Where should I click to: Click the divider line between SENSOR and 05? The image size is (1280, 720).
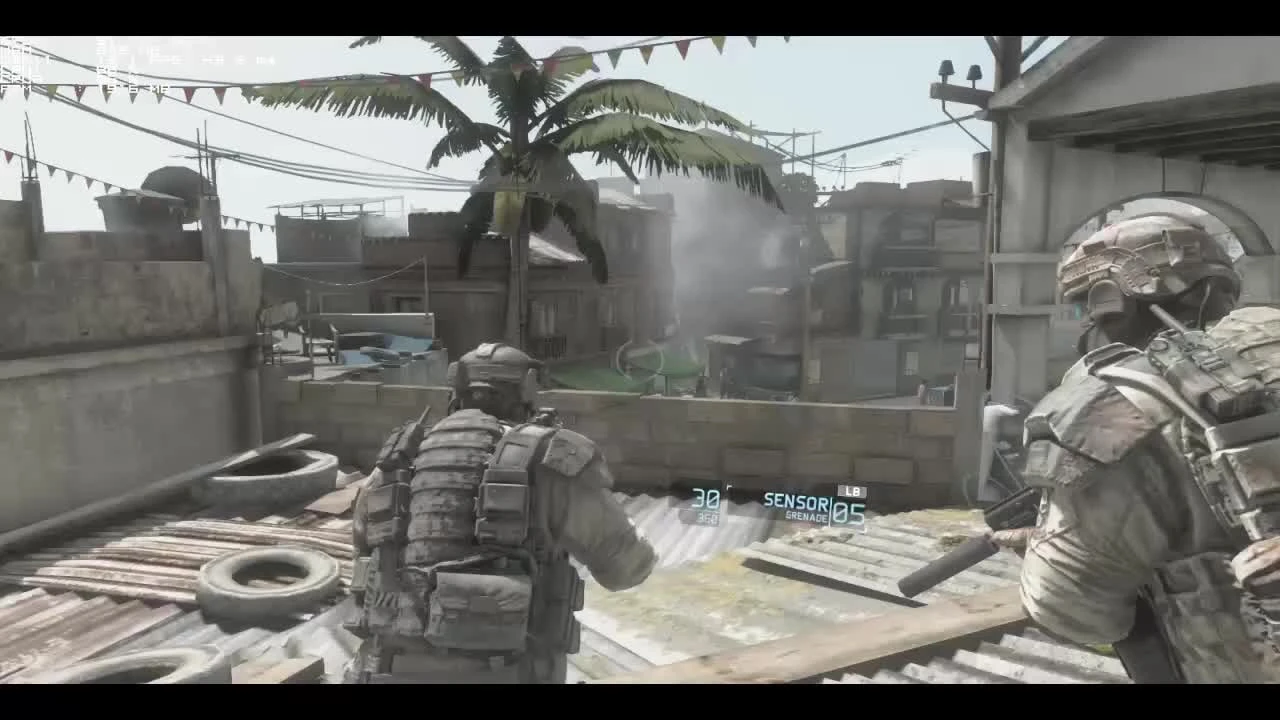pyautogui.click(x=829, y=510)
